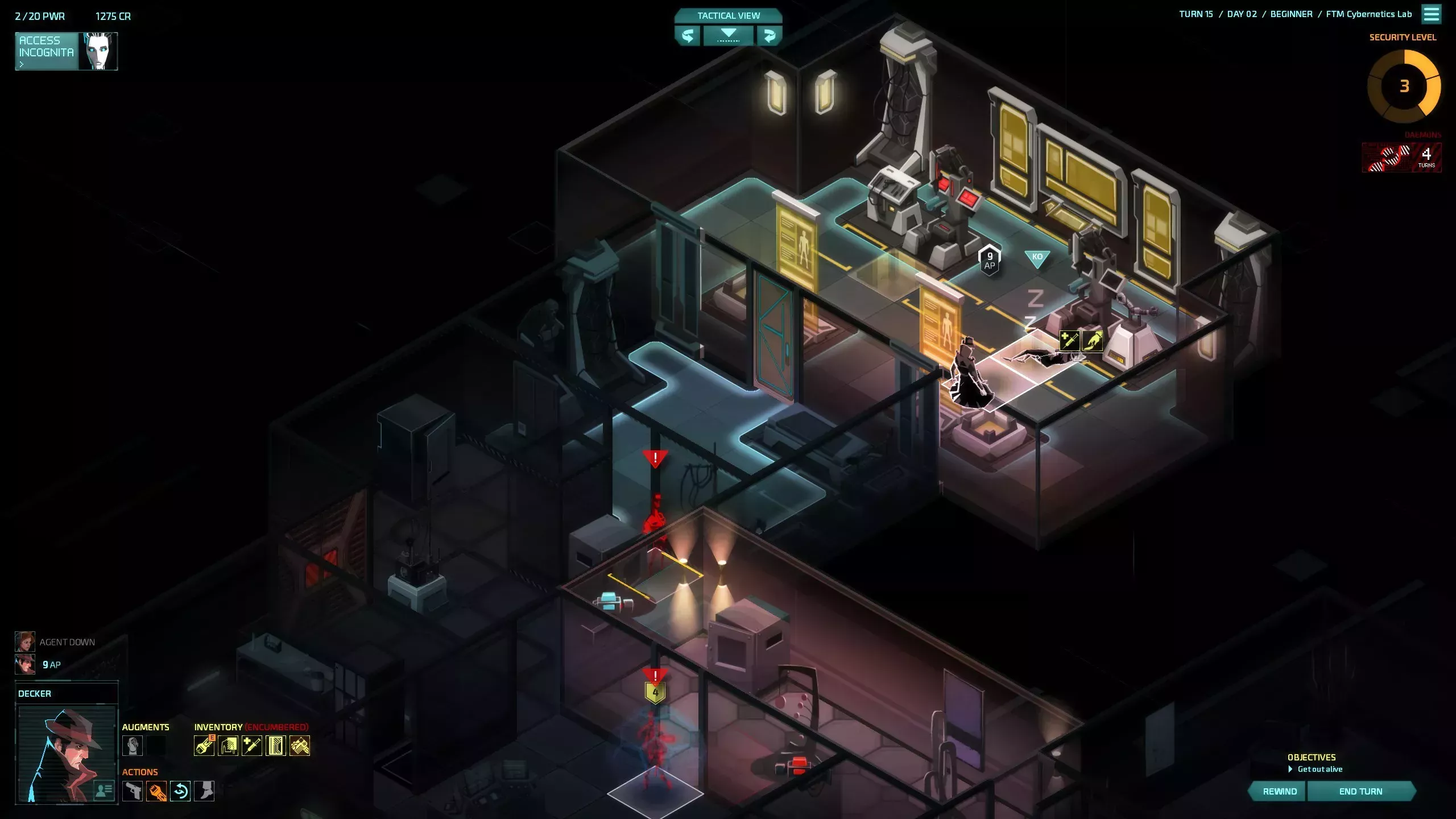Select the equipped neural disrupter in inventory

[204, 746]
